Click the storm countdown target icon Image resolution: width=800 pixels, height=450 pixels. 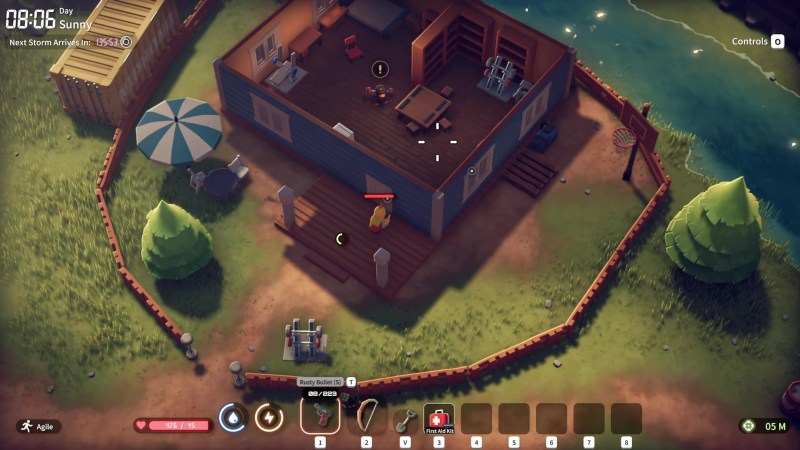[126, 43]
